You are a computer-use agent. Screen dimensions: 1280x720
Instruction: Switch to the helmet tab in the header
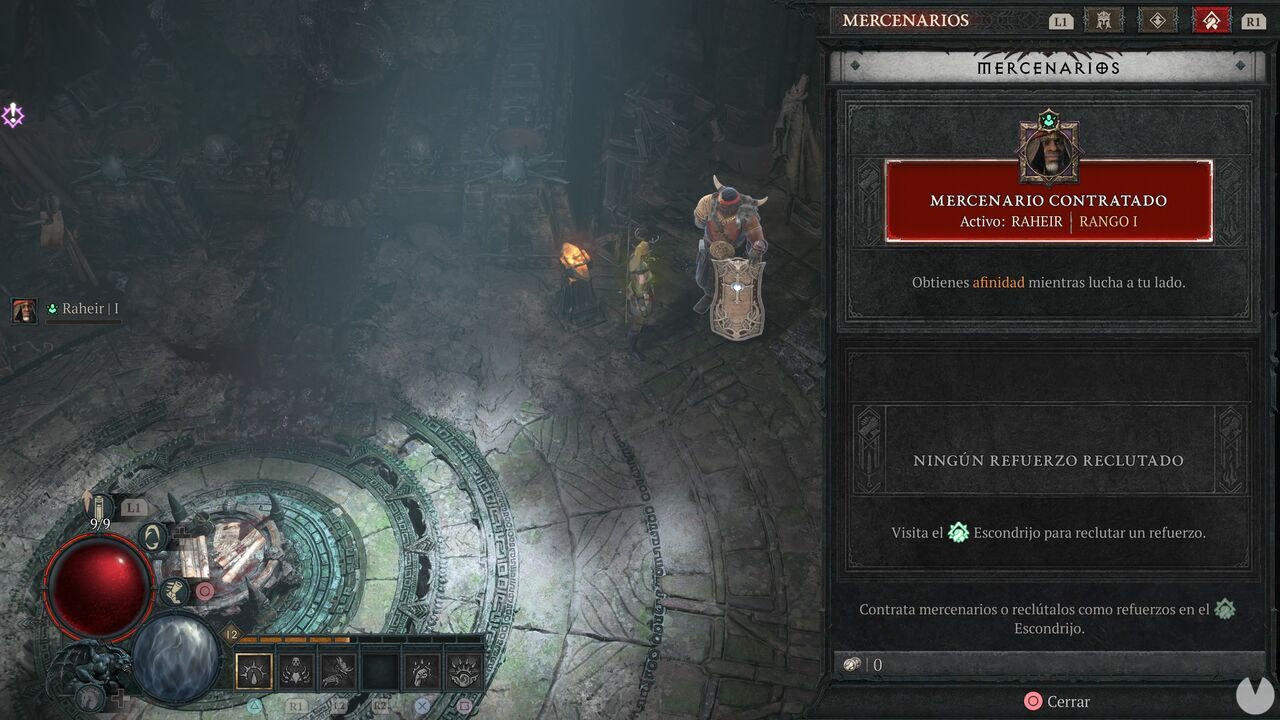[x=1103, y=20]
